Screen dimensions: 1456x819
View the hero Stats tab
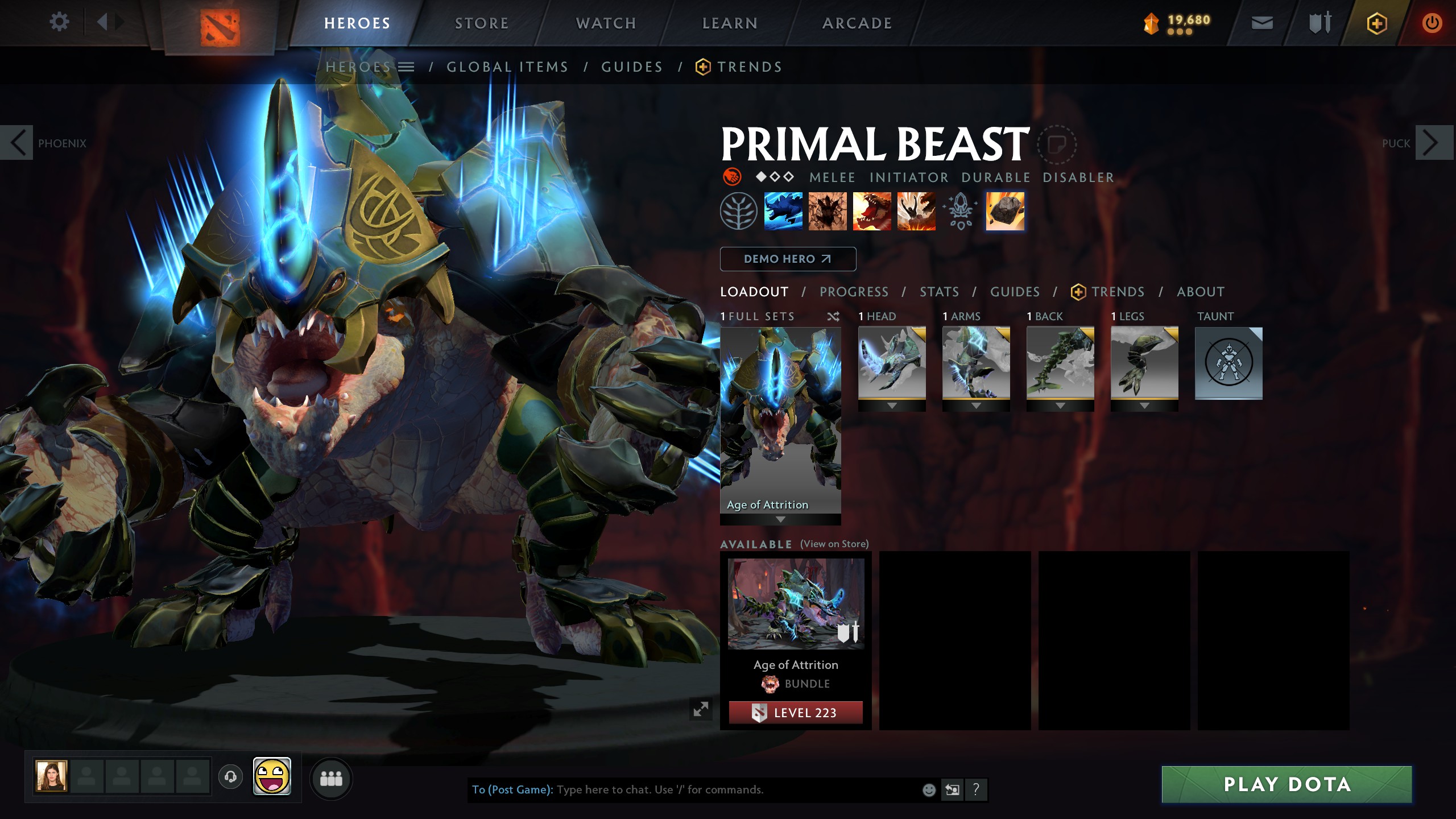click(939, 292)
